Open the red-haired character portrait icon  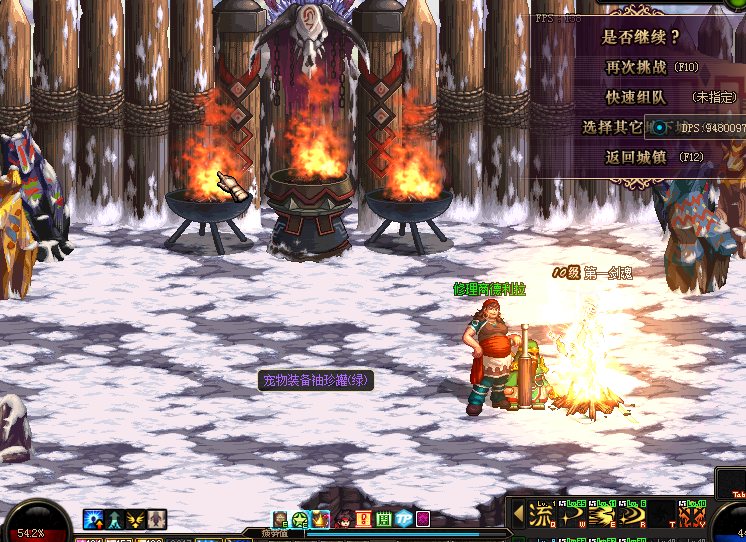tap(343, 518)
